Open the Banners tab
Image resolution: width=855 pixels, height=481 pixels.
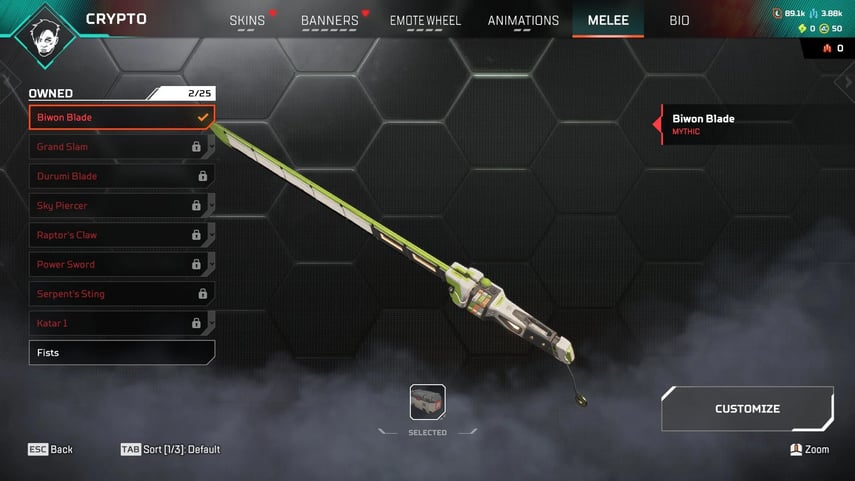pyautogui.click(x=329, y=20)
